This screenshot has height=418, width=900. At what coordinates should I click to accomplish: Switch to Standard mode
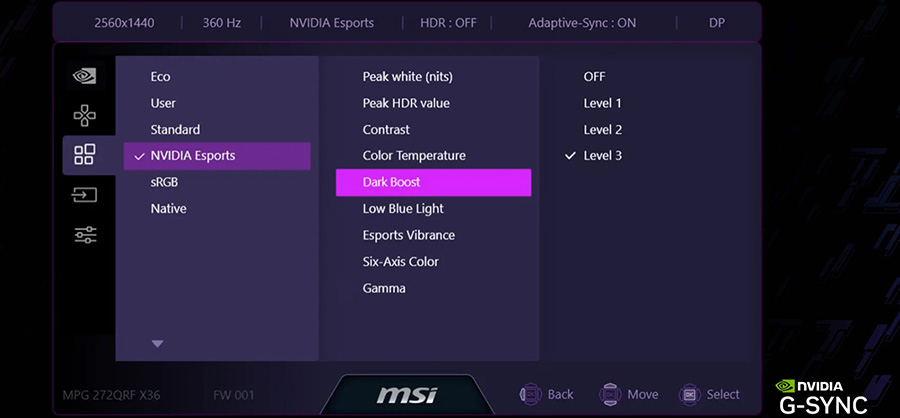pyautogui.click(x=175, y=130)
